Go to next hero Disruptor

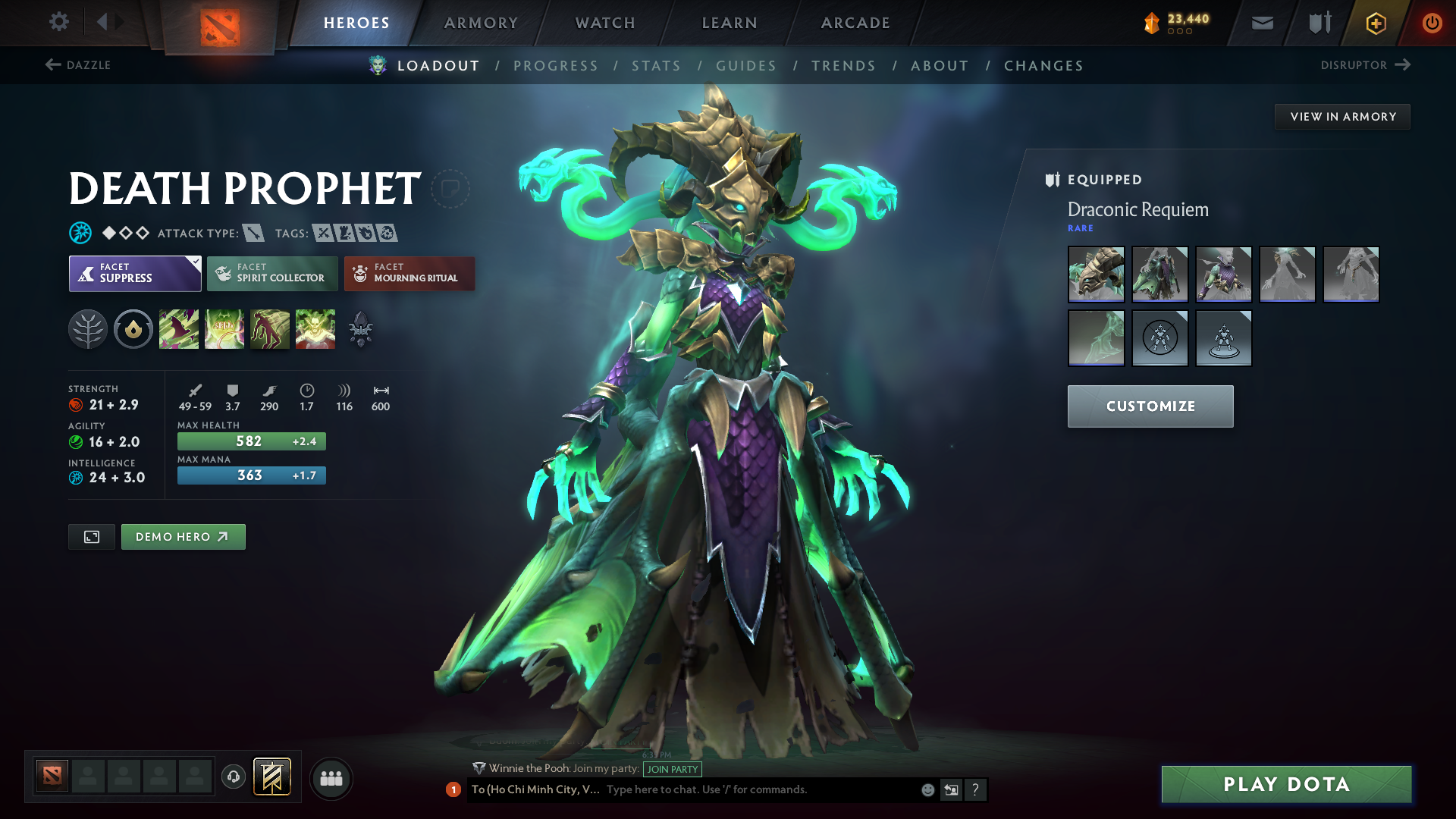click(1365, 65)
